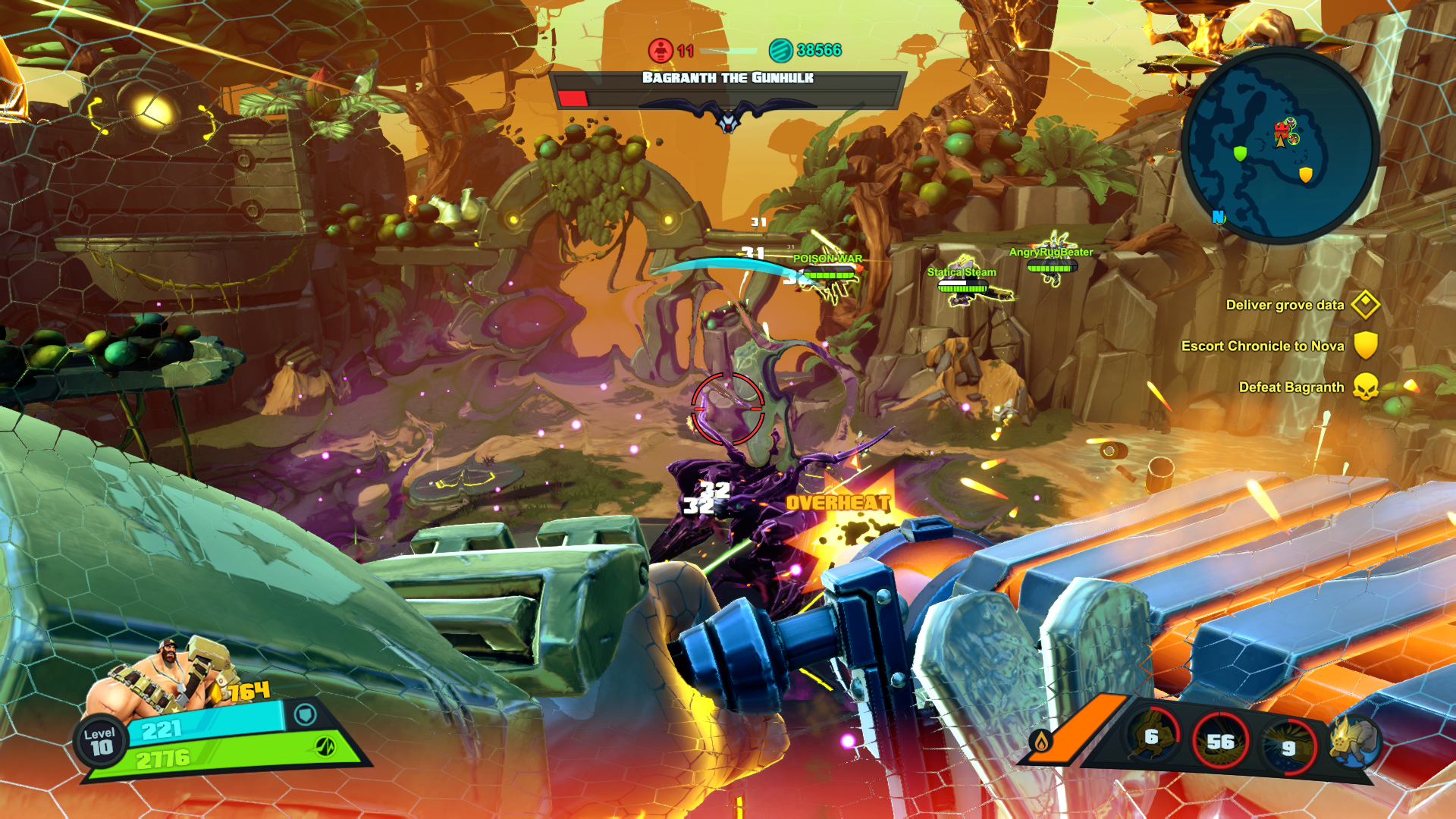This screenshot has width=1456, height=819.
Task: Select the Deliver grove data objective
Action: [1285, 305]
